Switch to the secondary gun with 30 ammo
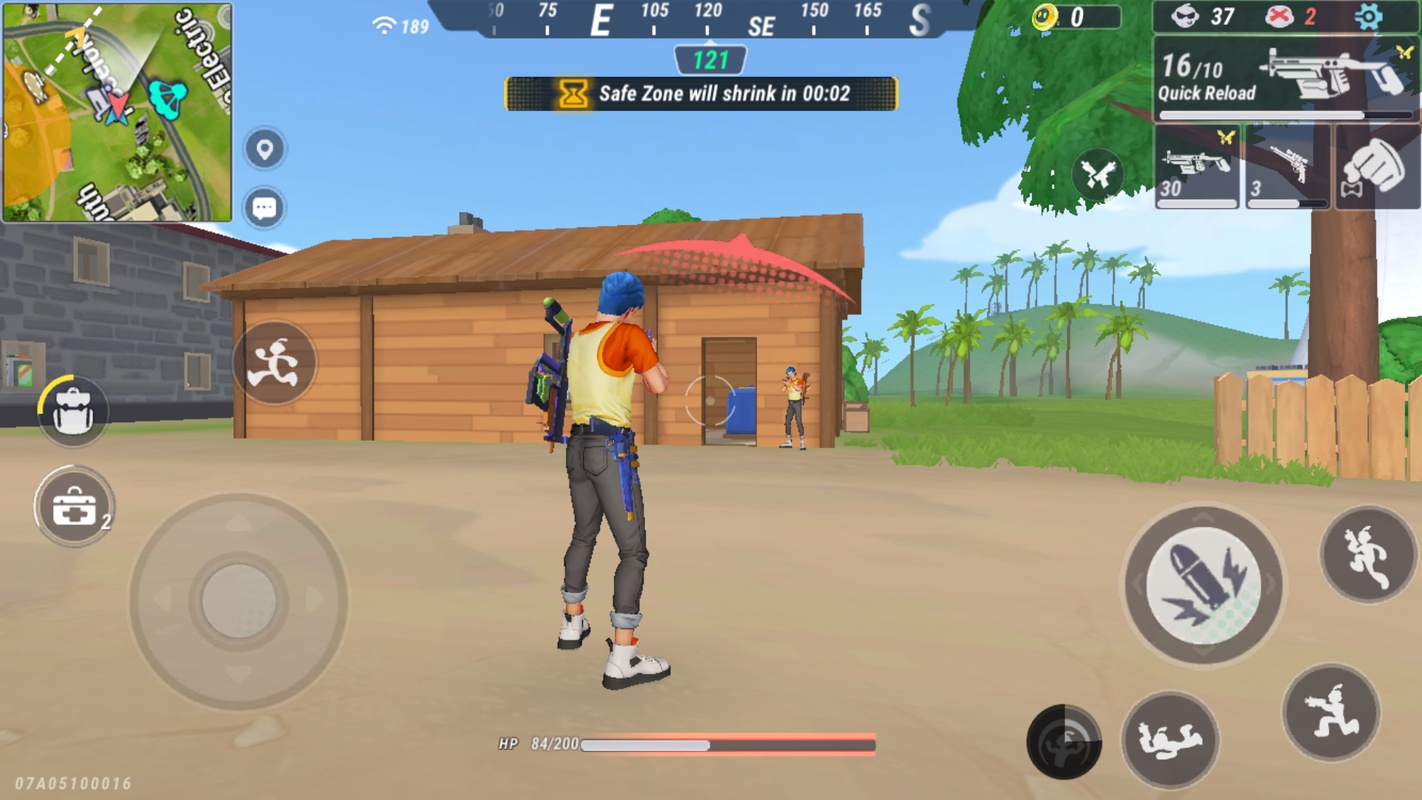 tap(1197, 166)
